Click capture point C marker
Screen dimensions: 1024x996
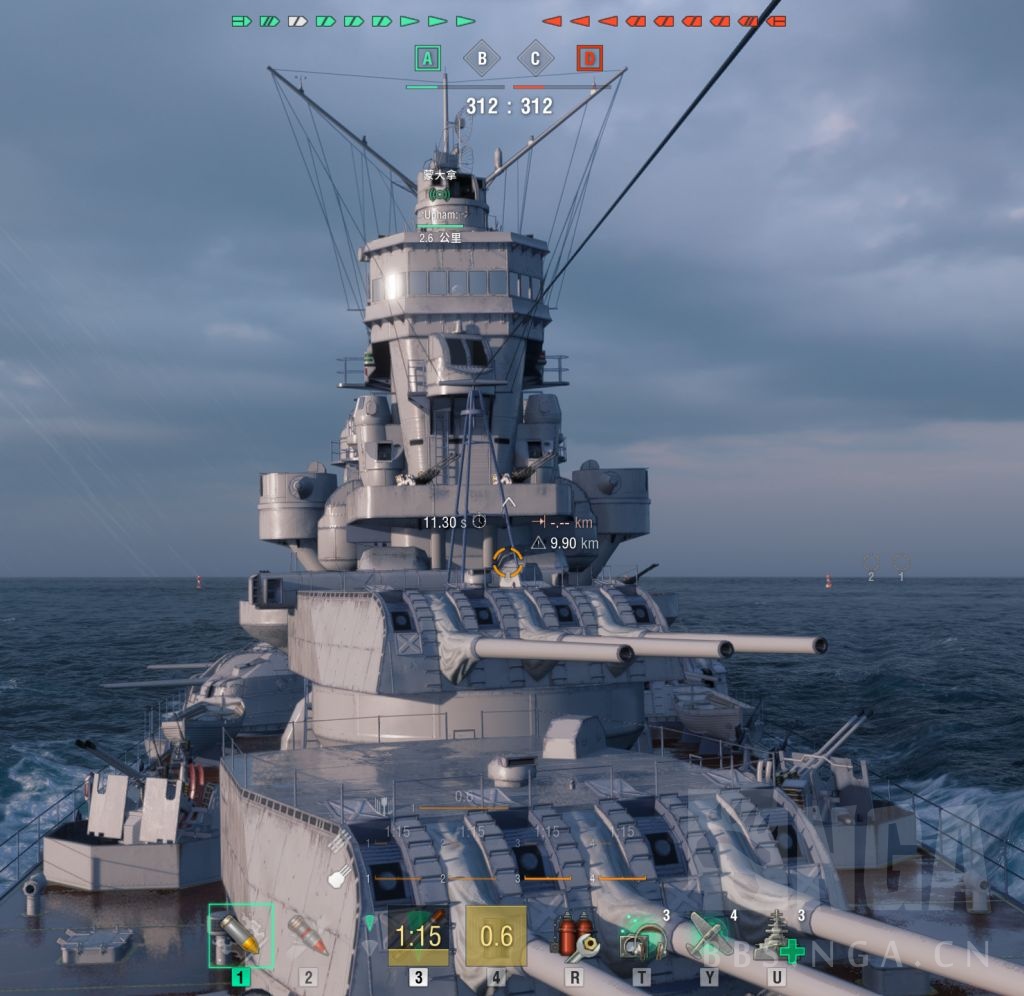pyautogui.click(x=535, y=59)
